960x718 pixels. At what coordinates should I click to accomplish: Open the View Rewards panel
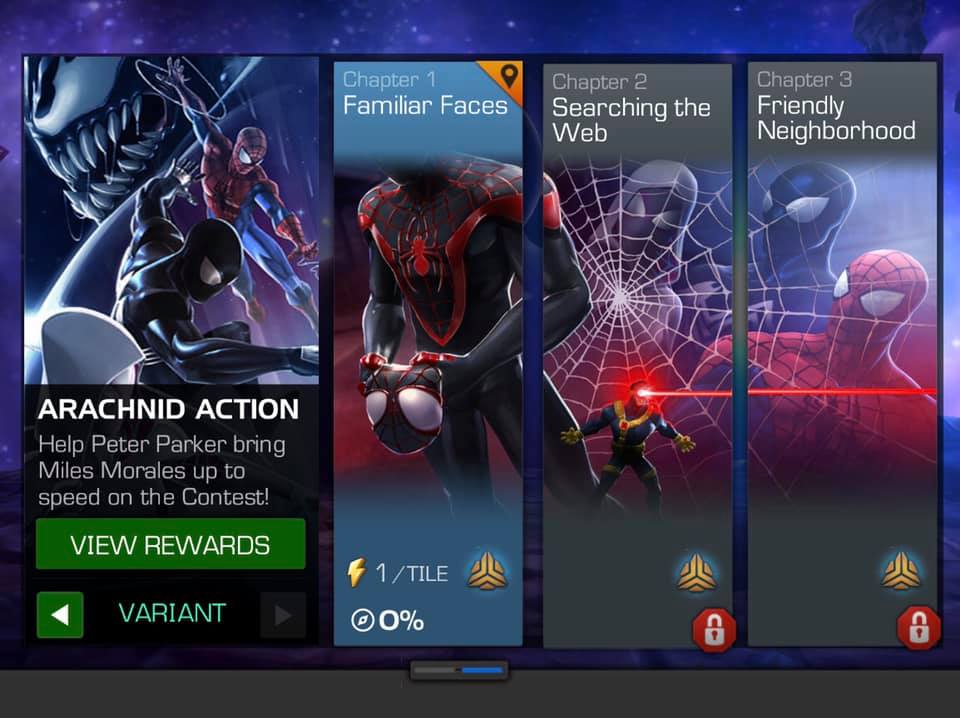pos(170,545)
